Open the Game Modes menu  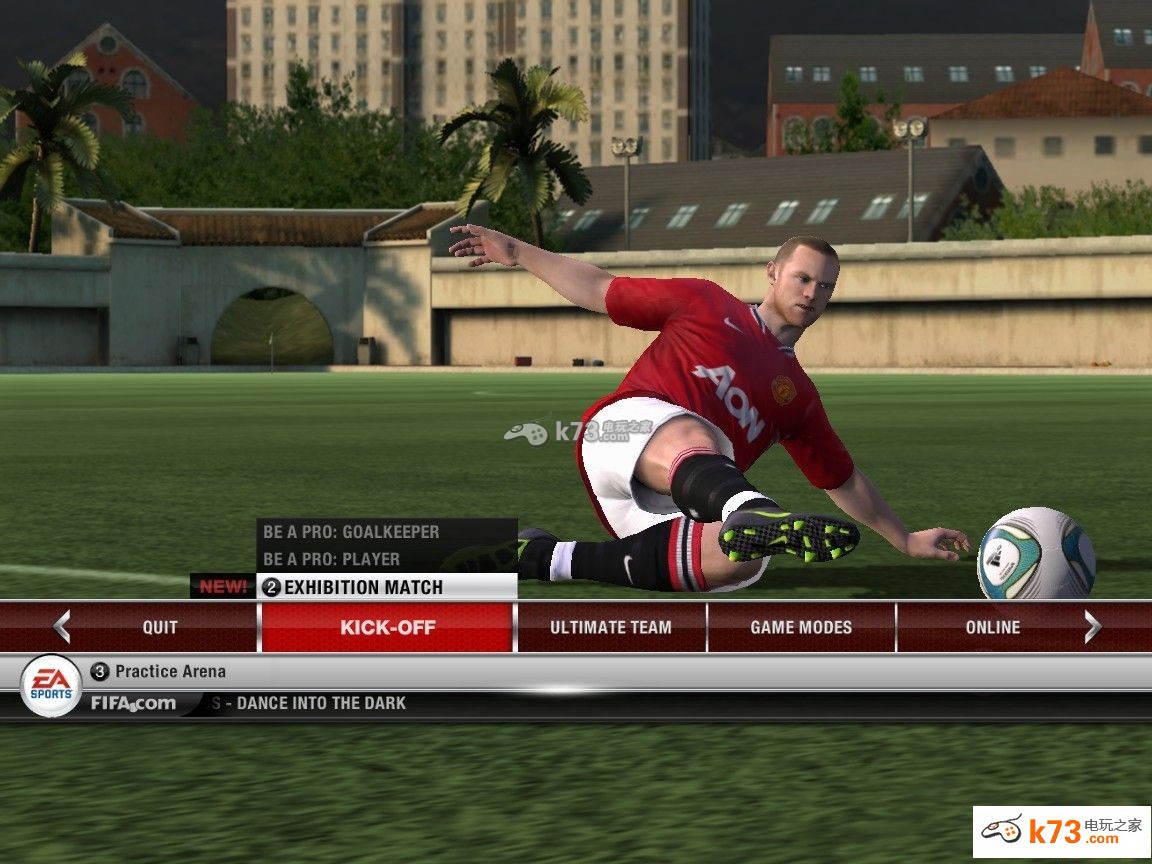pyautogui.click(x=801, y=627)
